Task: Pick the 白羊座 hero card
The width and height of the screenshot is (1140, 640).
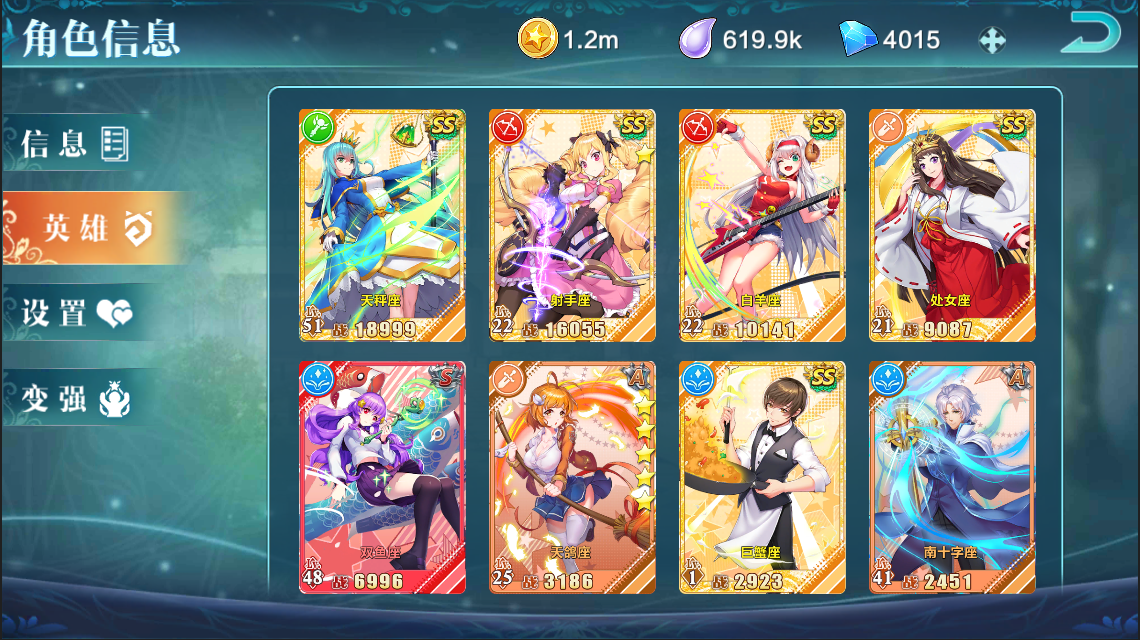Action: [x=762, y=226]
